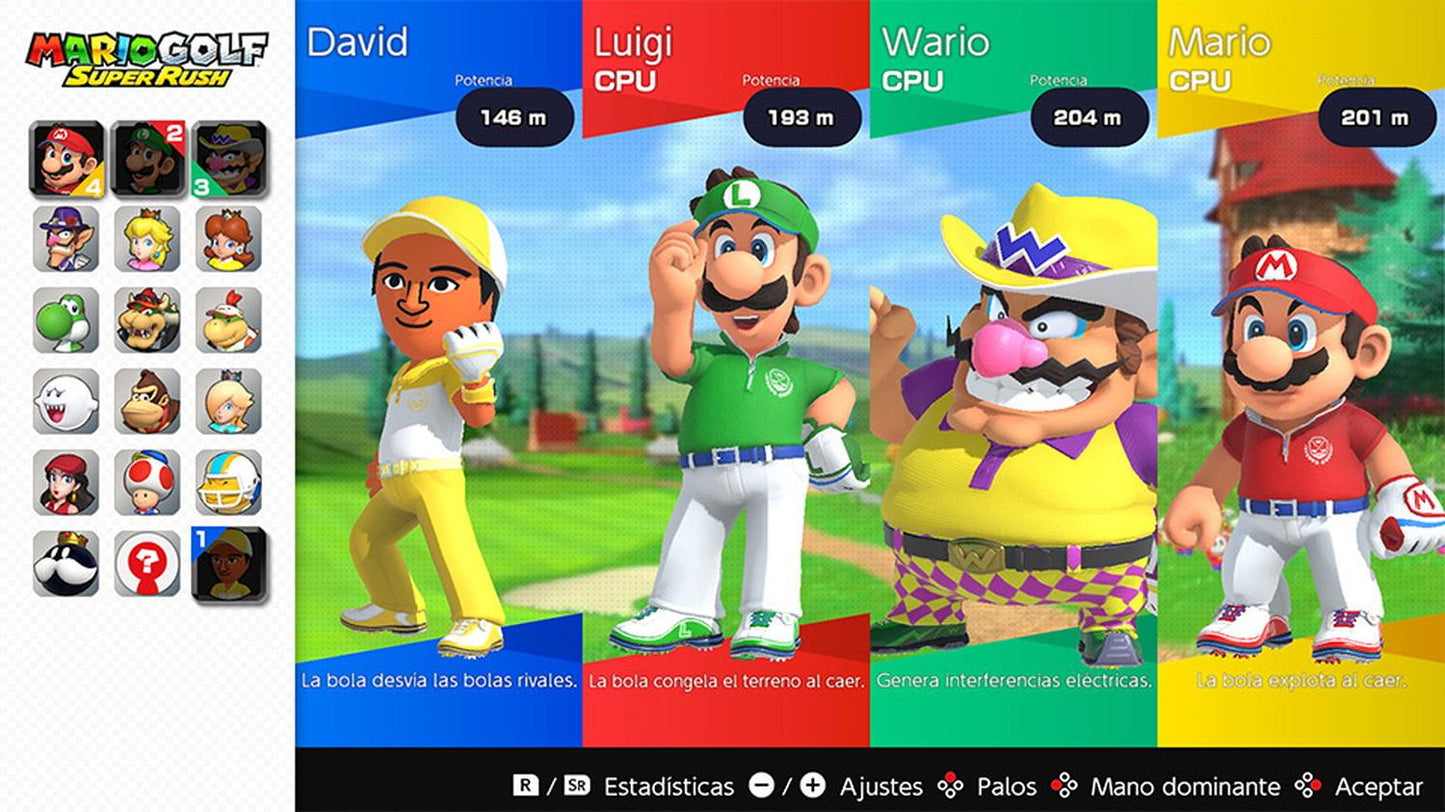
Task: Choose Luigi's portrait in the character grid
Action: (147, 158)
